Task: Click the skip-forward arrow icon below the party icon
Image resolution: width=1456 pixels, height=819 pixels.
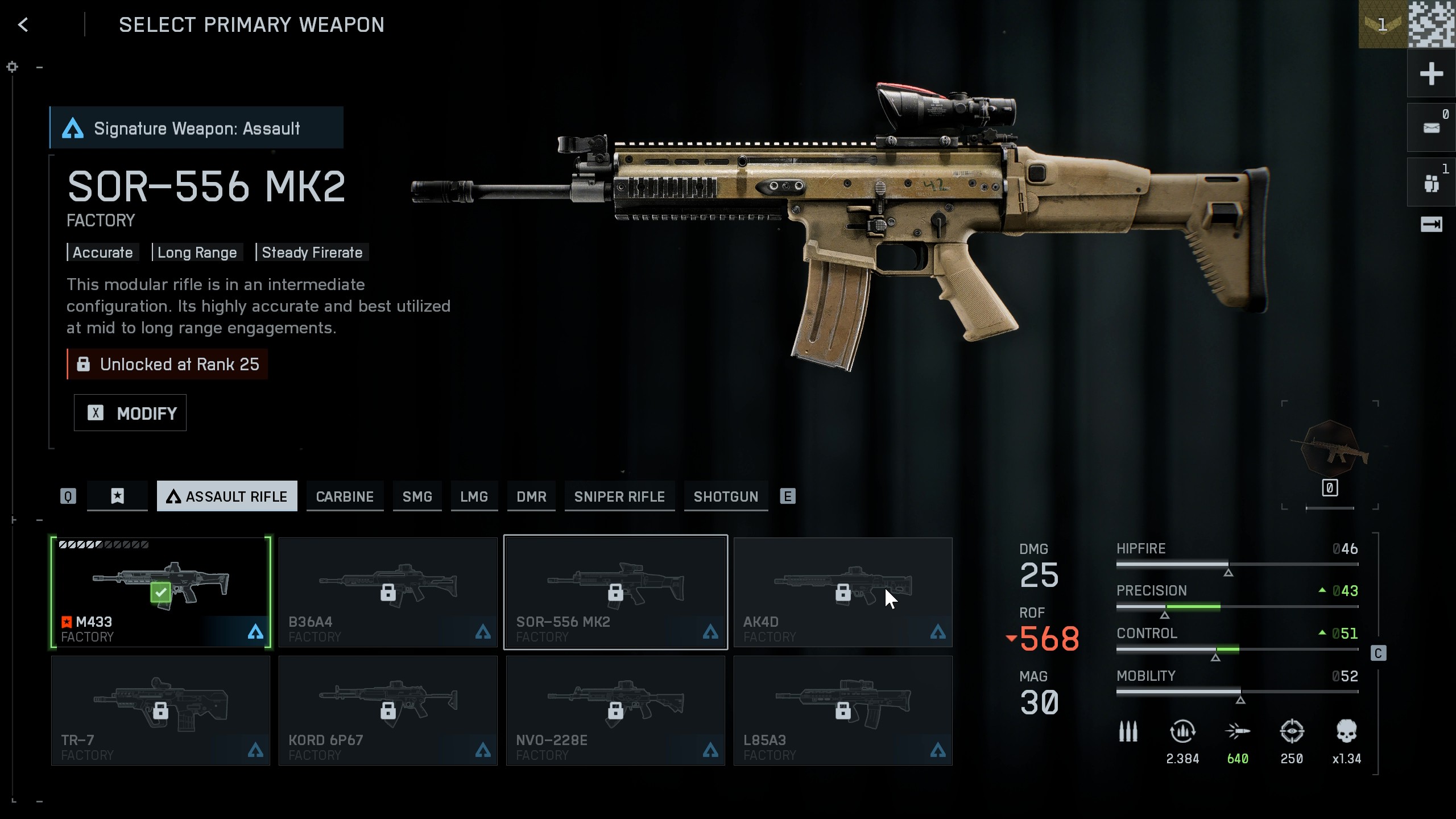Action: (x=1432, y=224)
